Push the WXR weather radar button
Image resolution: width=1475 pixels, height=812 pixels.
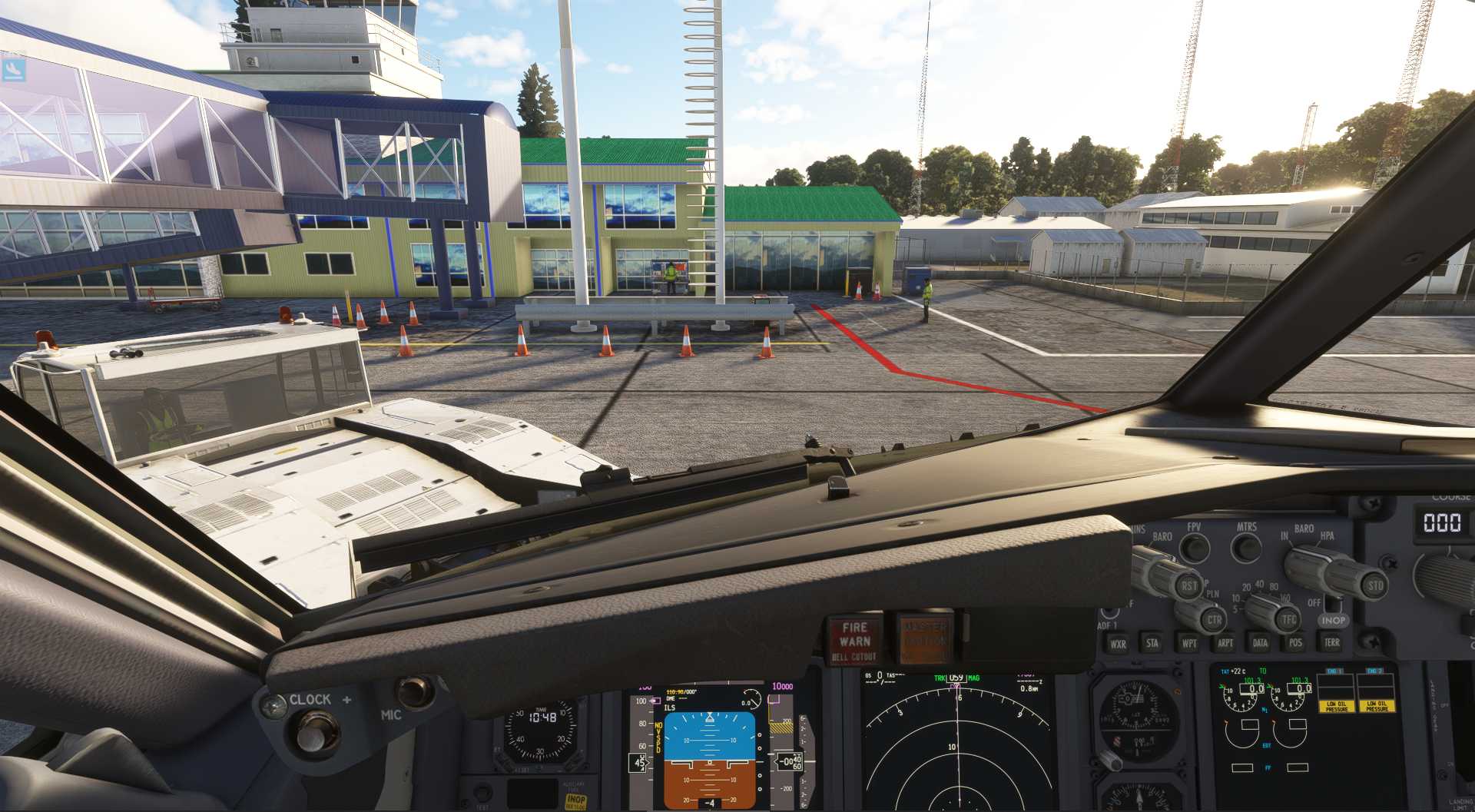click(x=1118, y=644)
